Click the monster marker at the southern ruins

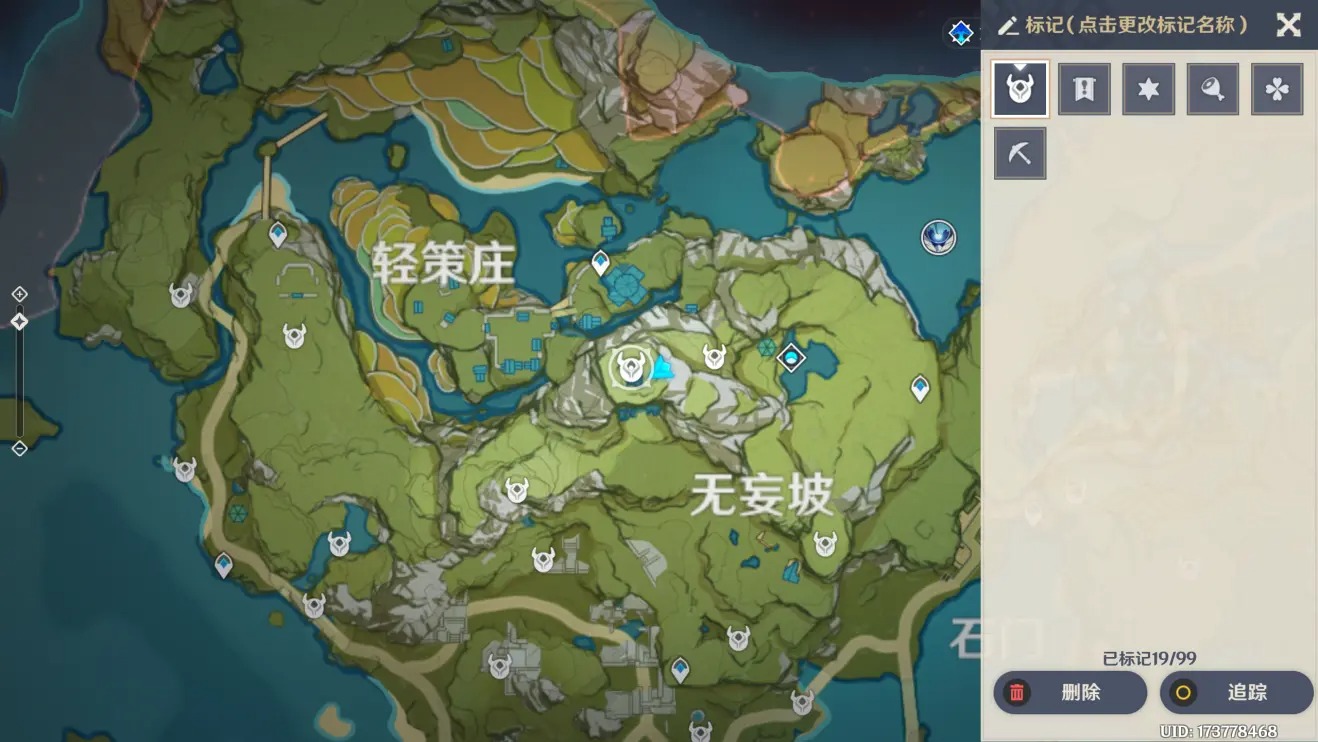pos(497,663)
